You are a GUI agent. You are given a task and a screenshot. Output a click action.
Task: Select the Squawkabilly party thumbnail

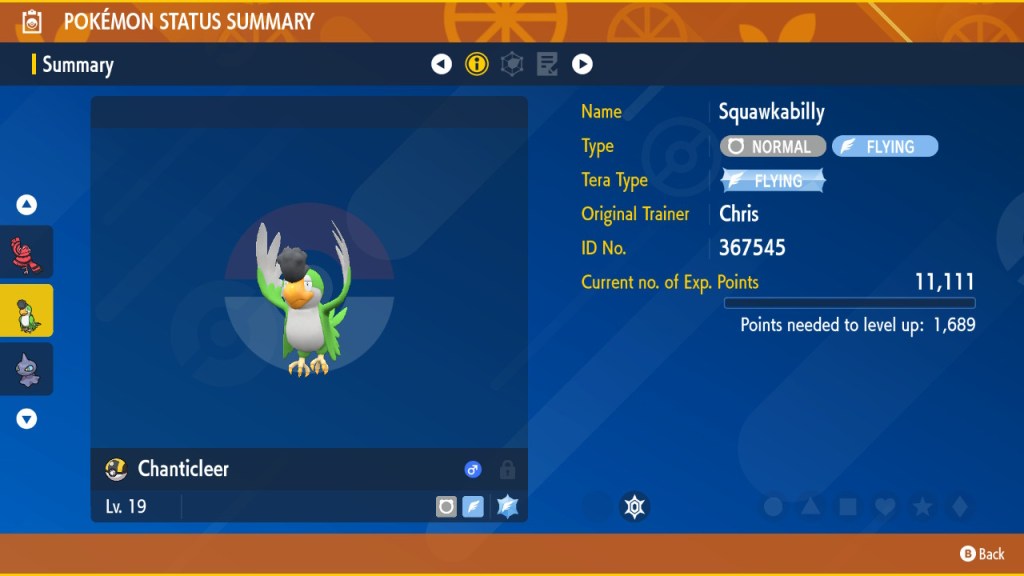point(26,311)
